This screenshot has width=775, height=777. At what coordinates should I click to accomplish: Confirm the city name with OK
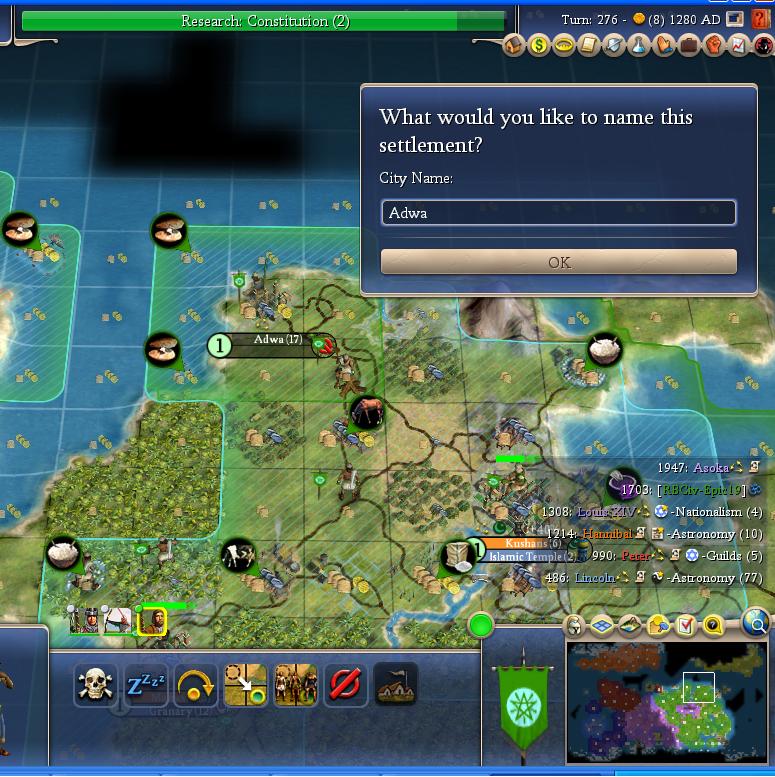pos(559,262)
